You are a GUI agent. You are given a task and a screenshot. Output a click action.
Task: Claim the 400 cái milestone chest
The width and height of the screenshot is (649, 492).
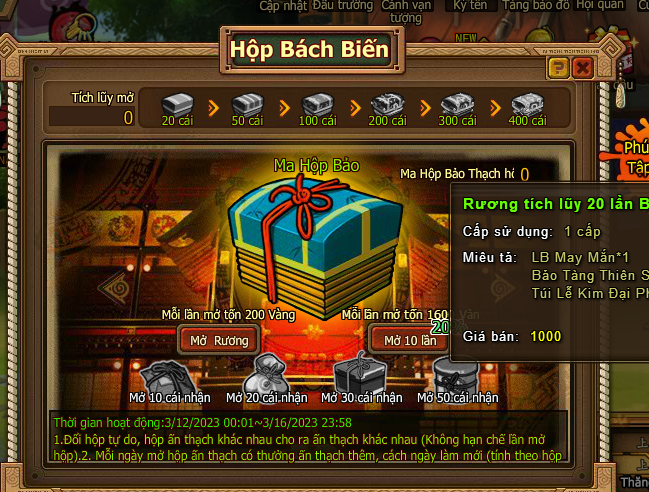tap(527, 103)
